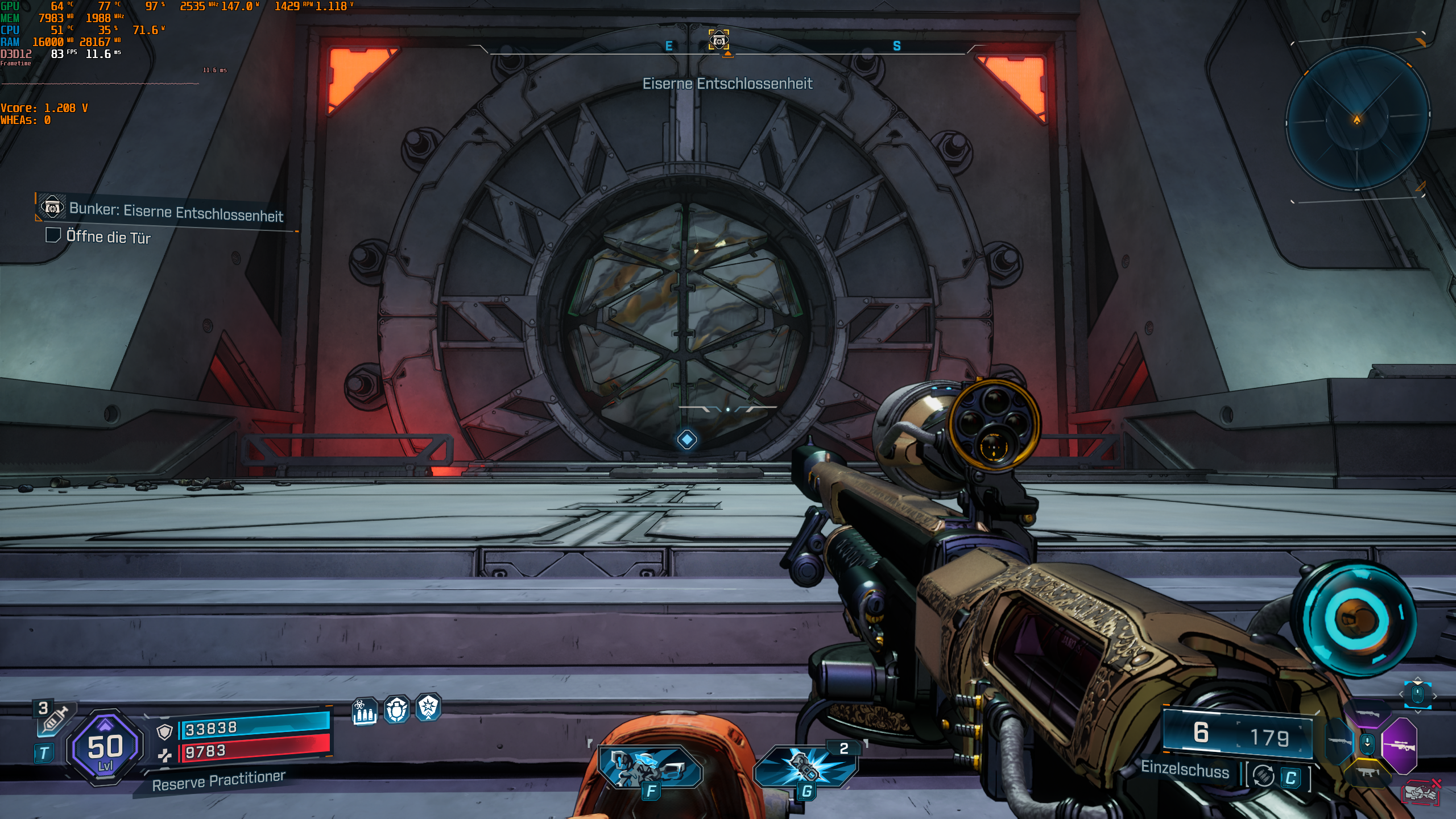1456x819 pixels.
Task: Click the mouse scroll weapon-swap indicator
Action: [x=1418, y=694]
